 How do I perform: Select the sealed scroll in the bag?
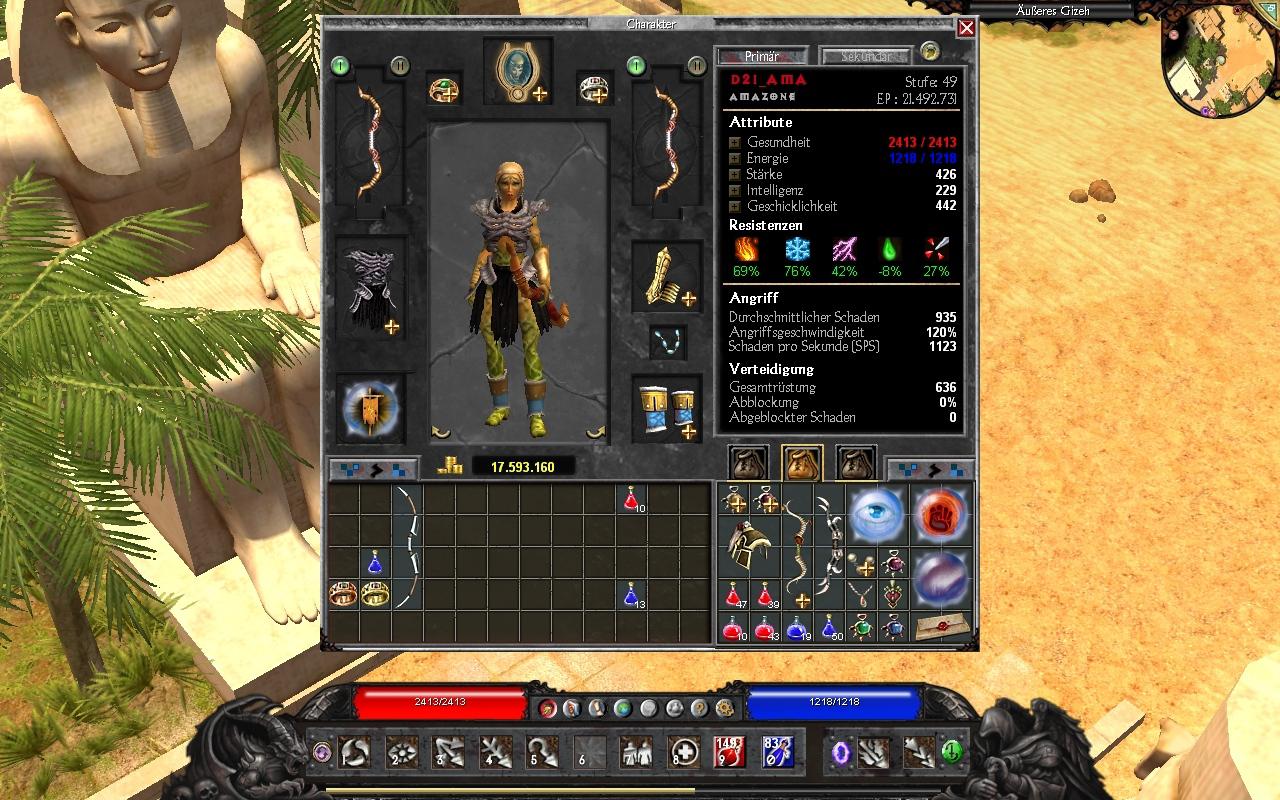941,624
